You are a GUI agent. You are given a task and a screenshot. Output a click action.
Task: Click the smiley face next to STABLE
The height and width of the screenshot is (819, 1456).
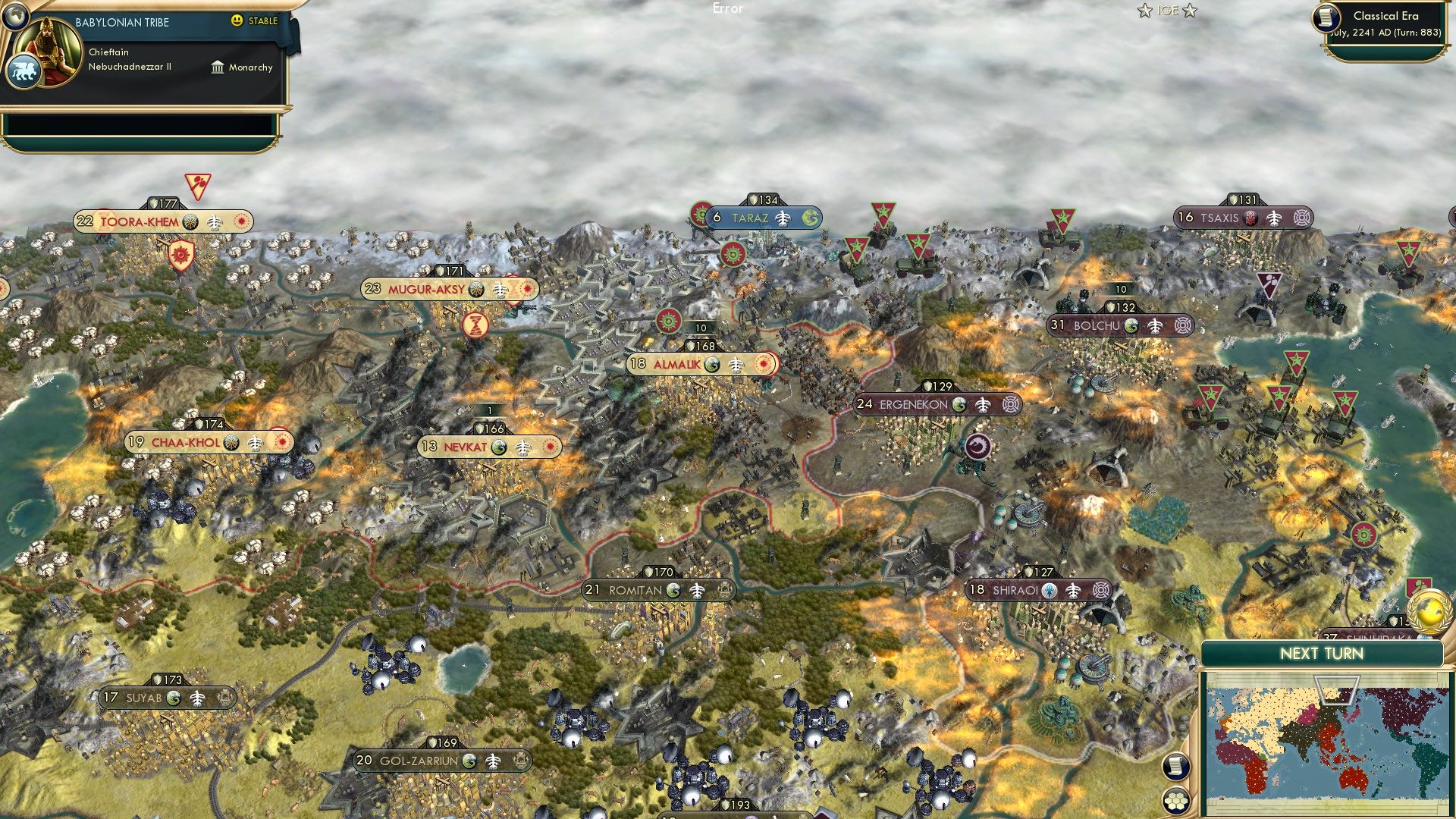pyautogui.click(x=238, y=22)
